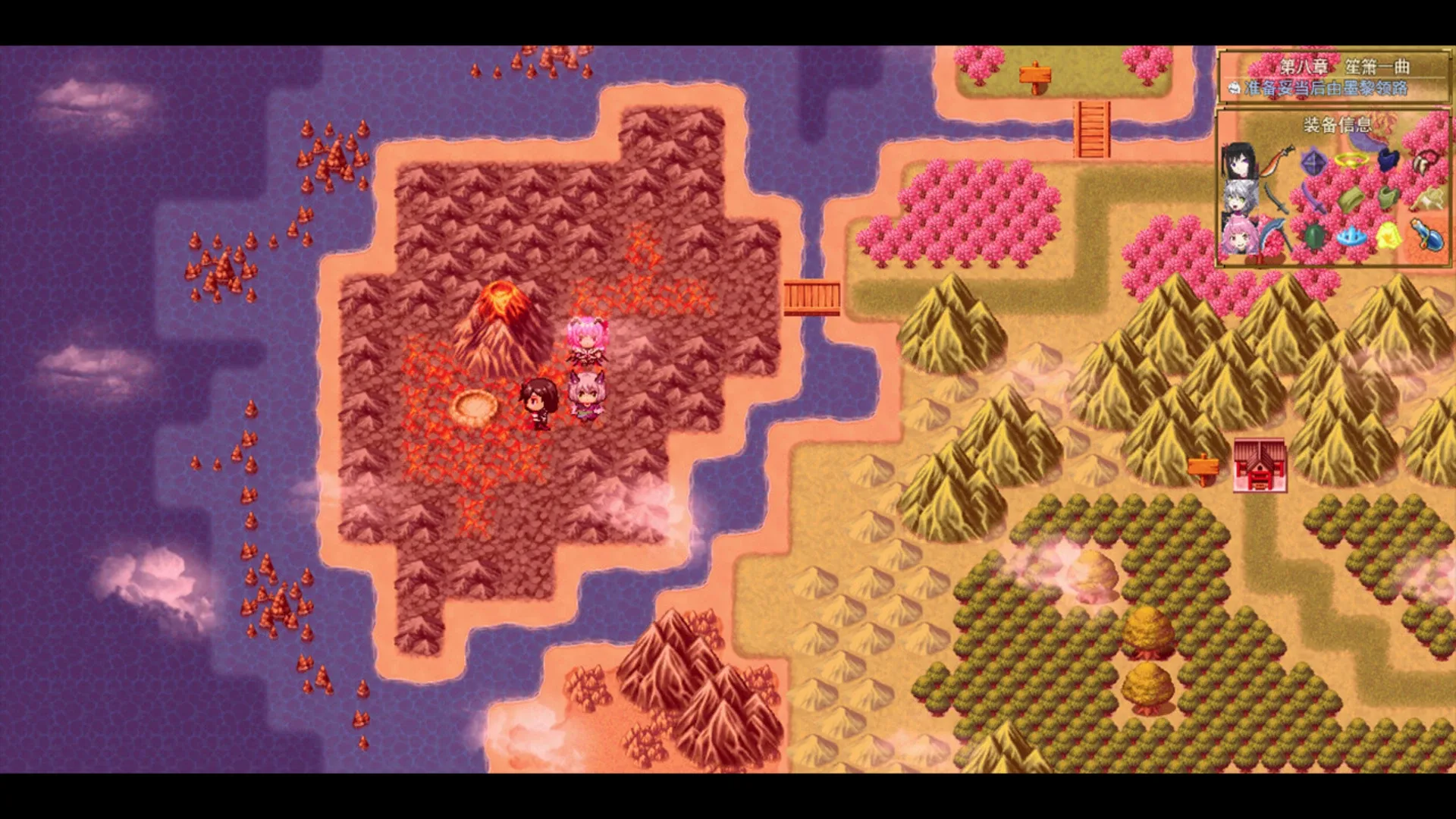Select the horned headgear icon in equipment panel
This screenshot has width=1456, height=819.
click(x=1429, y=161)
